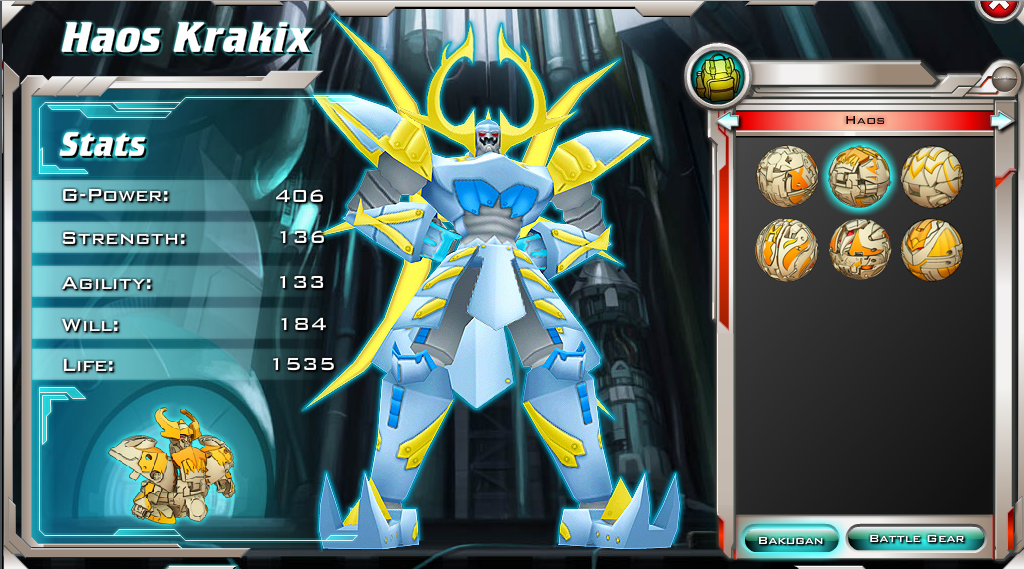Switch to the Bakugan tab
Image resolution: width=1024 pixels, height=569 pixels.
click(x=790, y=540)
